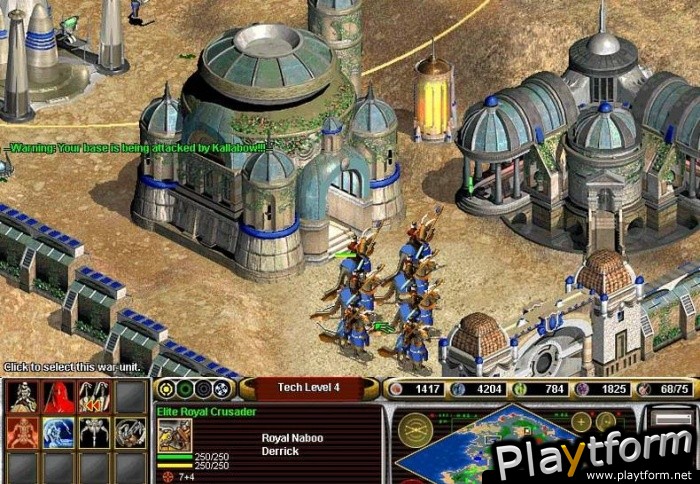Click the mounted rider command icon
The image size is (700, 484).
130,433
